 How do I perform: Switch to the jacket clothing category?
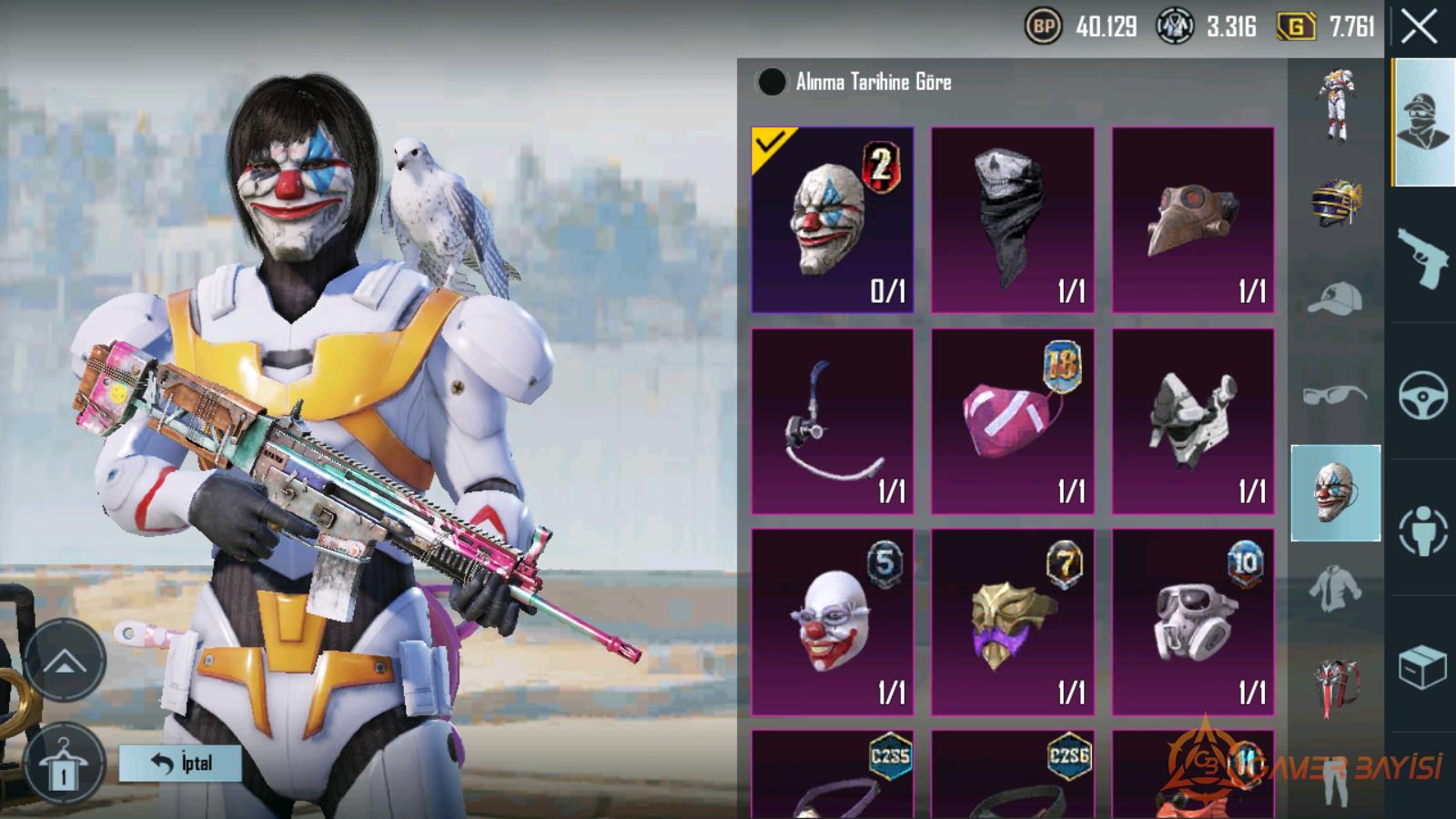1335,588
